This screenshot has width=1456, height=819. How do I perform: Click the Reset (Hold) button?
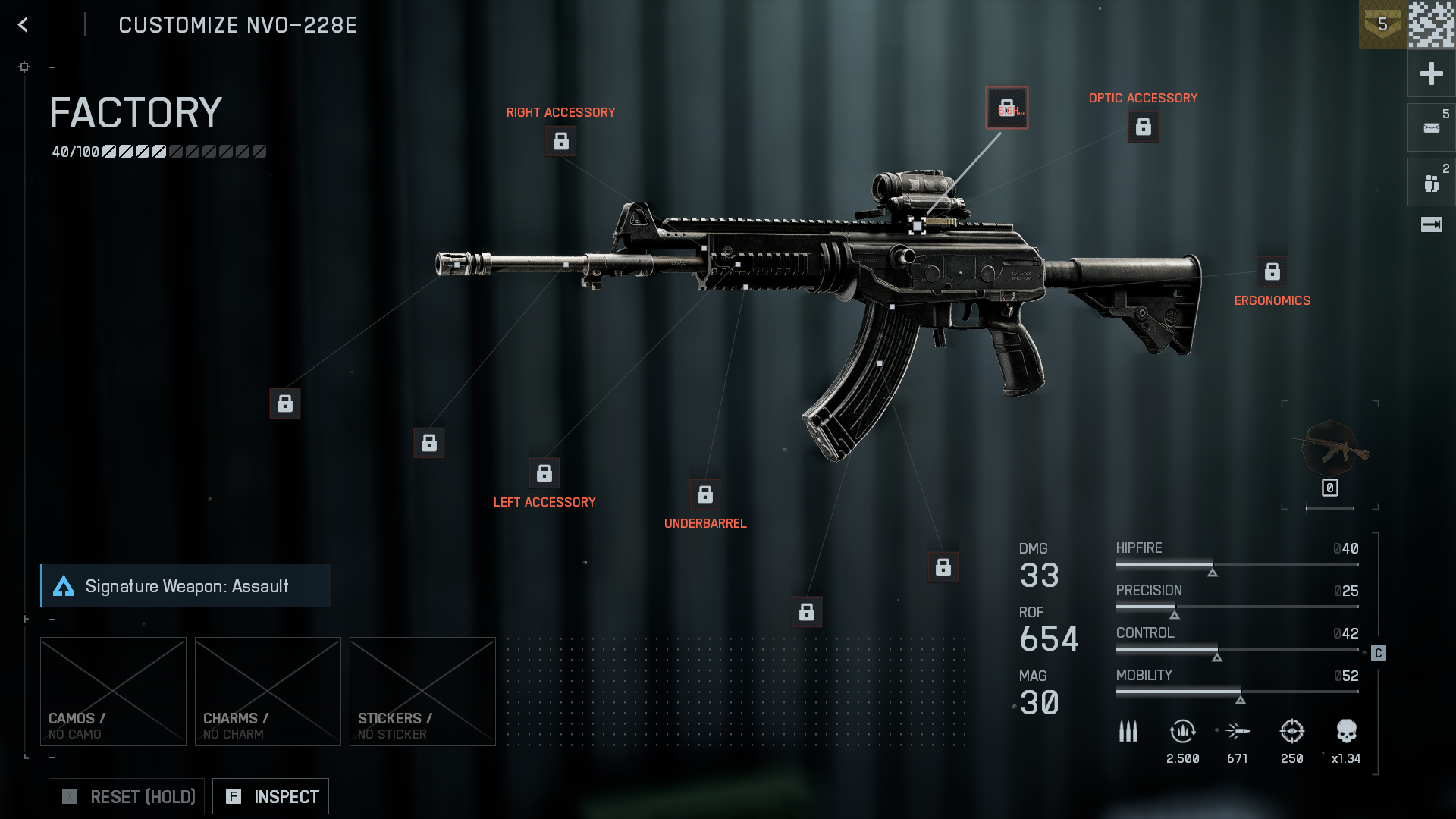point(127,796)
